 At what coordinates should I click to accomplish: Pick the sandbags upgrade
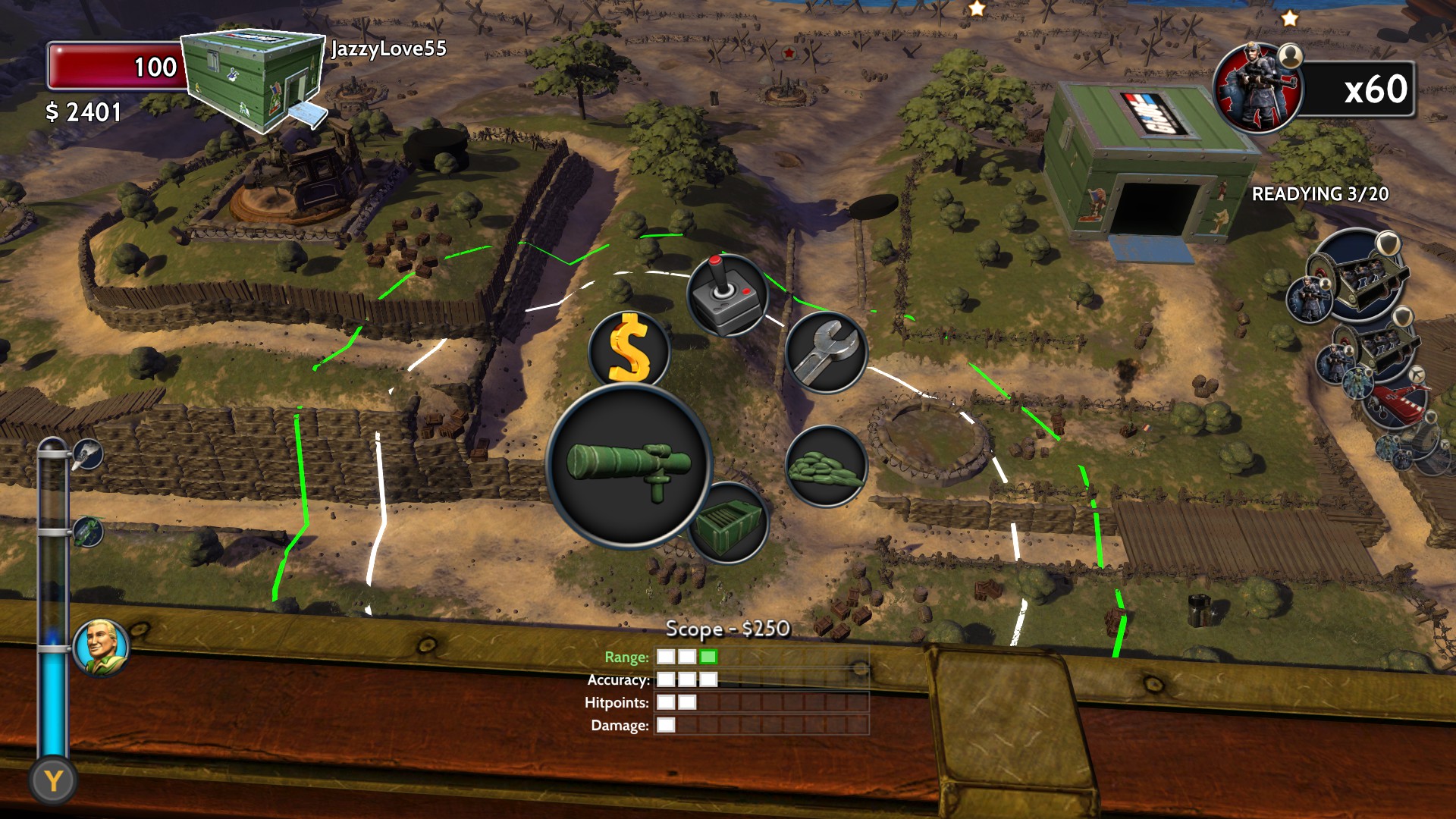pyautogui.click(x=826, y=466)
